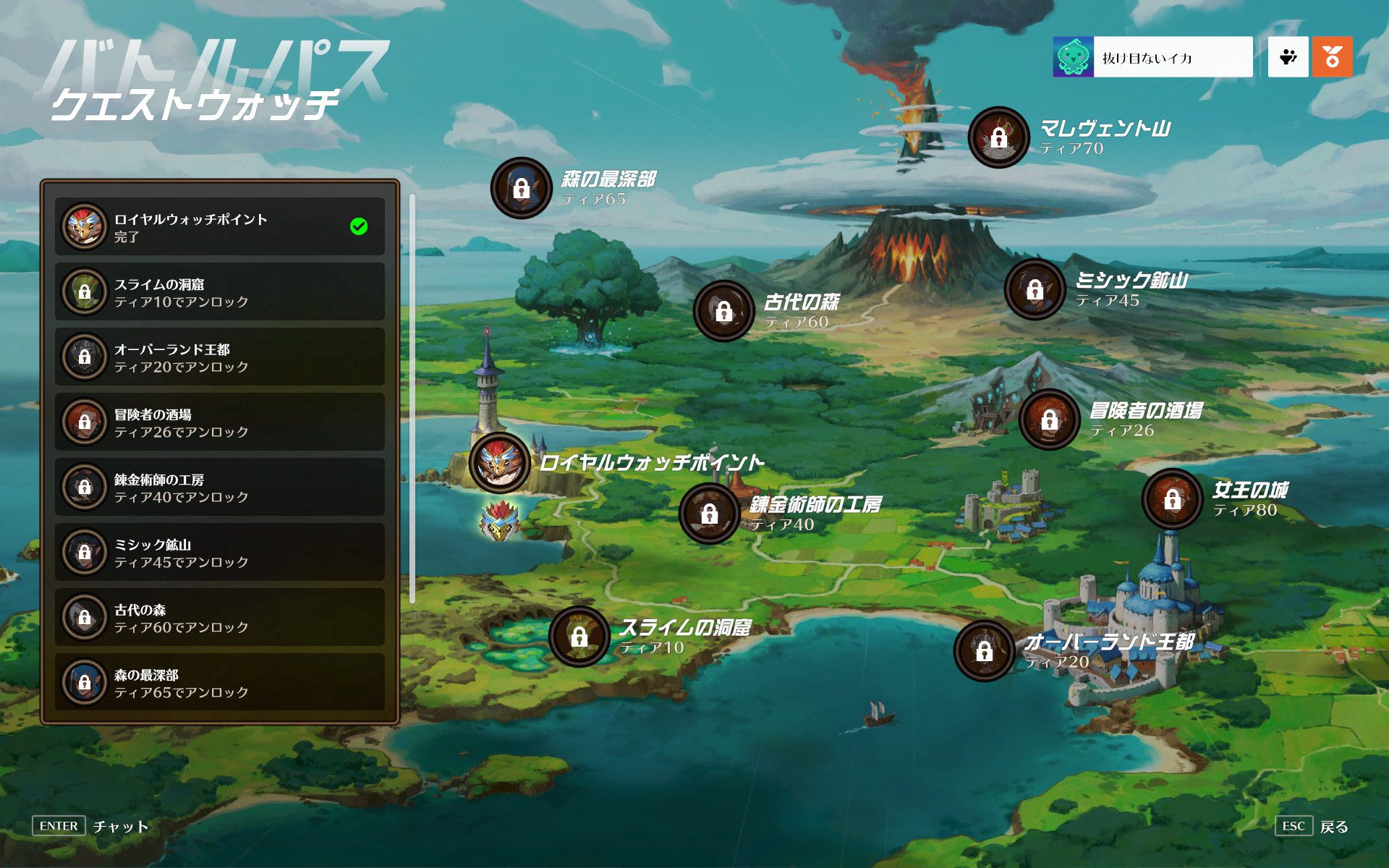
Task: Select the スライムの洞窟 list entry
Action: pos(219,292)
